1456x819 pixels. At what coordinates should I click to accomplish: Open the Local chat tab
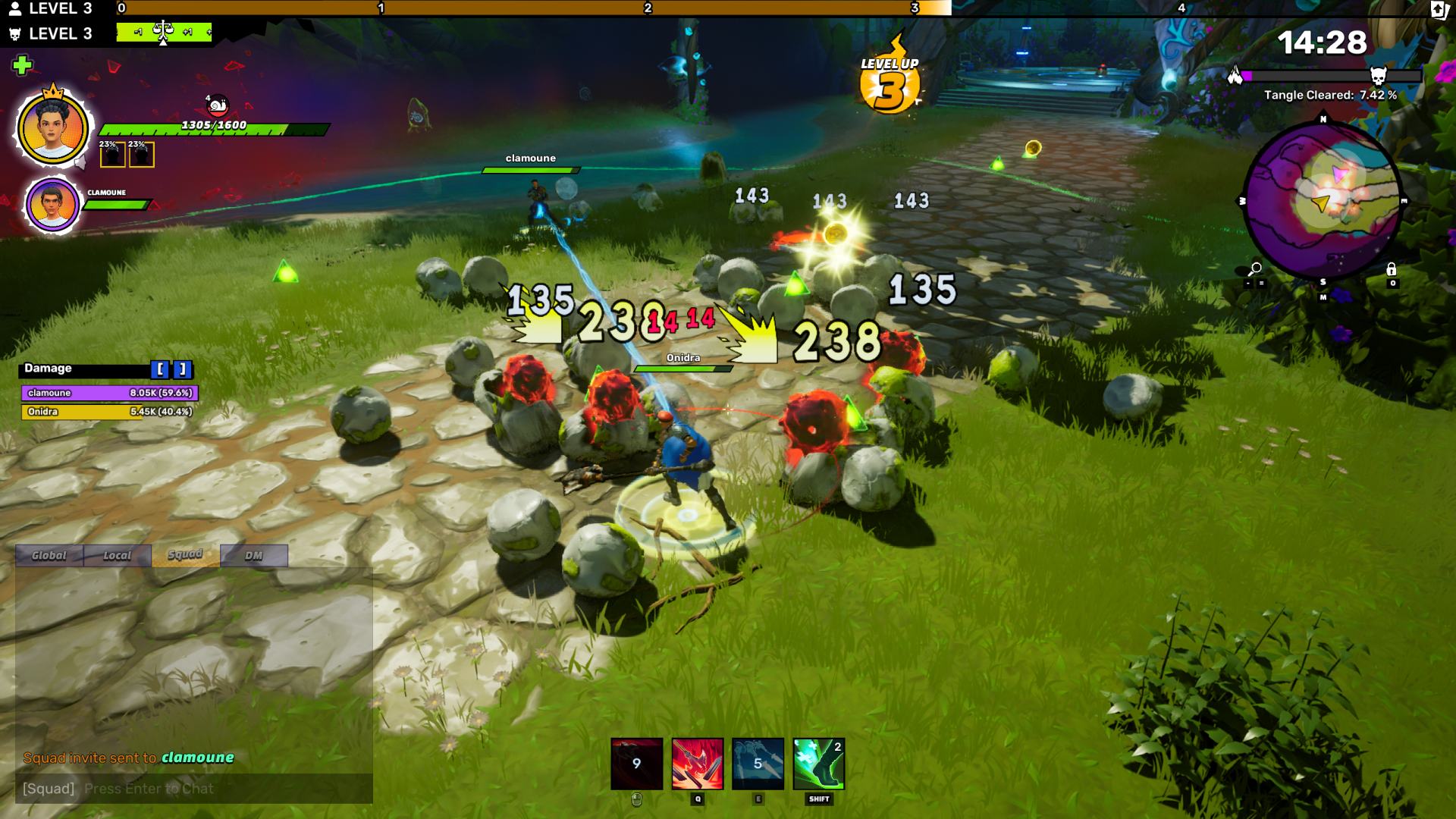pos(118,556)
